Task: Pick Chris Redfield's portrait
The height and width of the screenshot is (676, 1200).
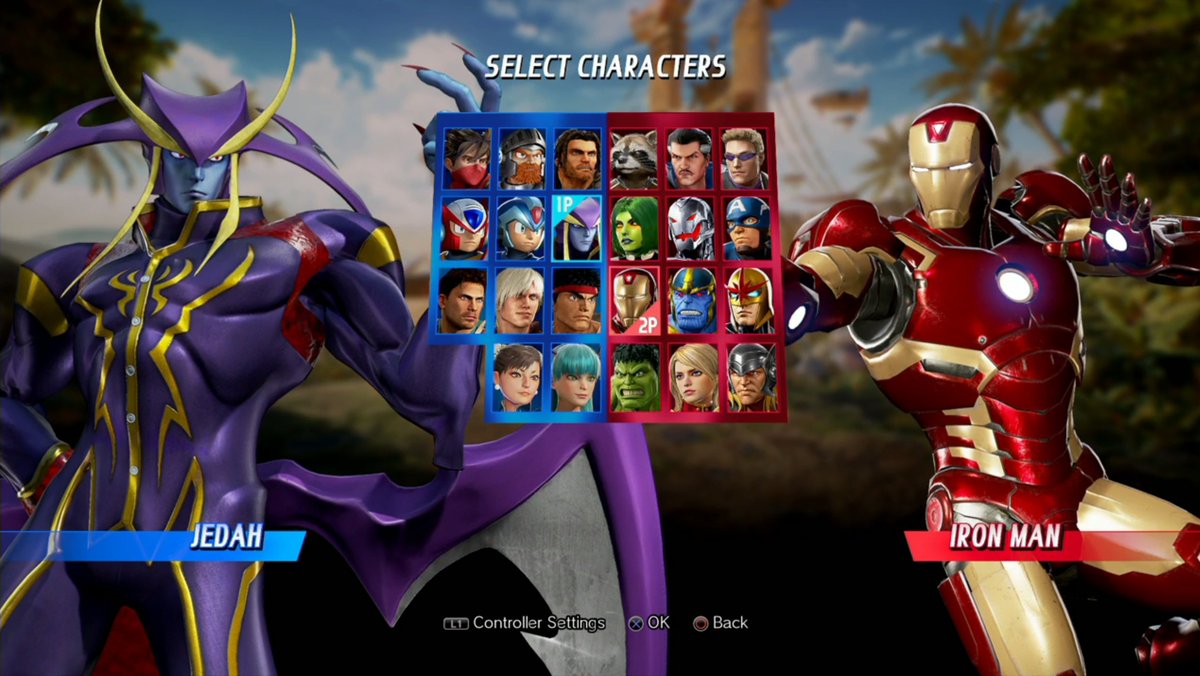Action: tap(464, 300)
